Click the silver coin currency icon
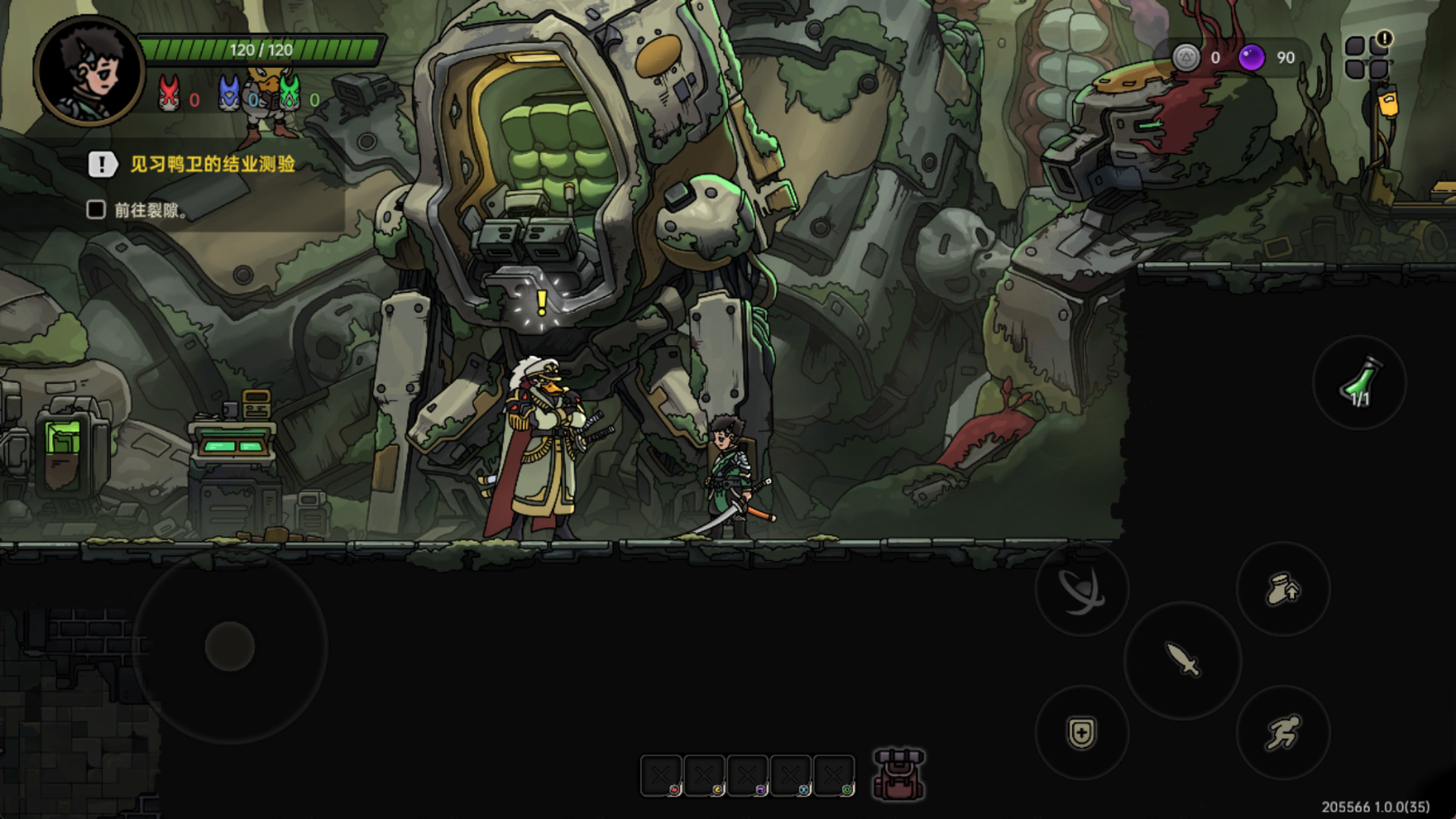Image resolution: width=1456 pixels, height=819 pixels. [1187, 58]
